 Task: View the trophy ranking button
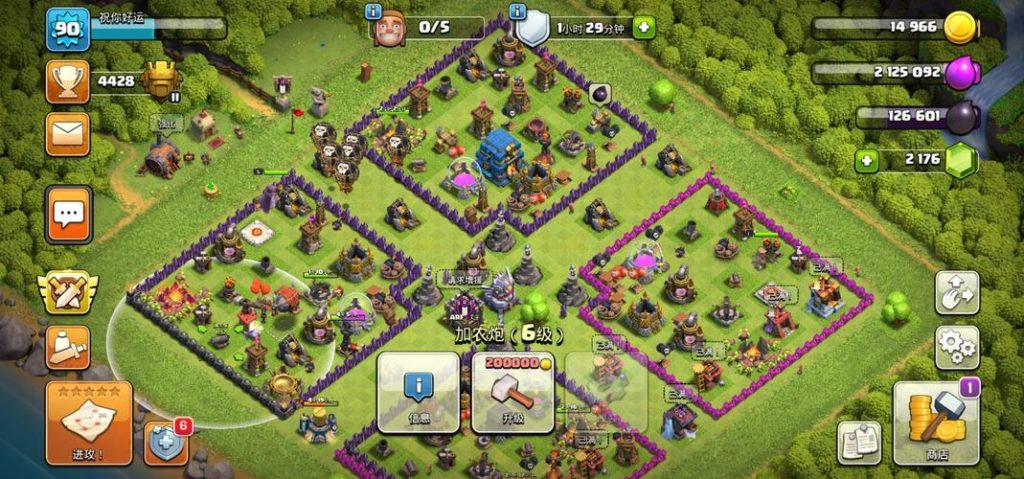click(67, 81)
